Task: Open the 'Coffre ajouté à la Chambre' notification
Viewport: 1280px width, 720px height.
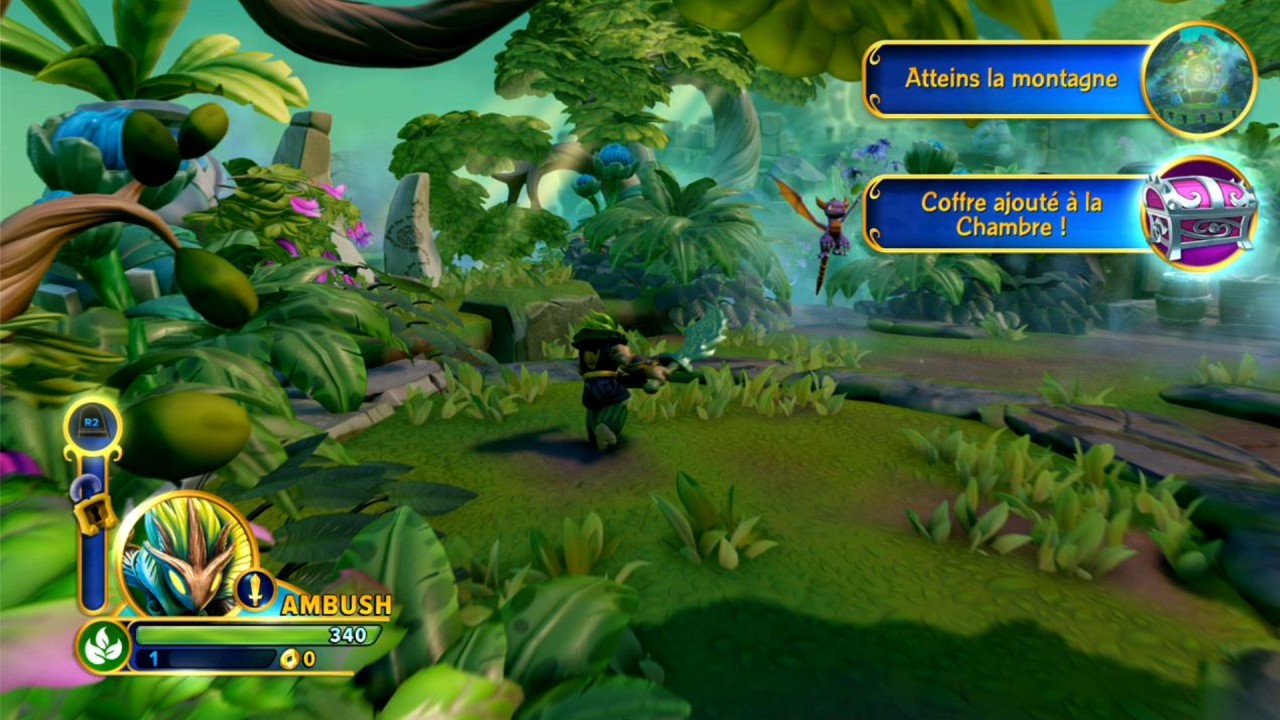Action: (1010, 214)
